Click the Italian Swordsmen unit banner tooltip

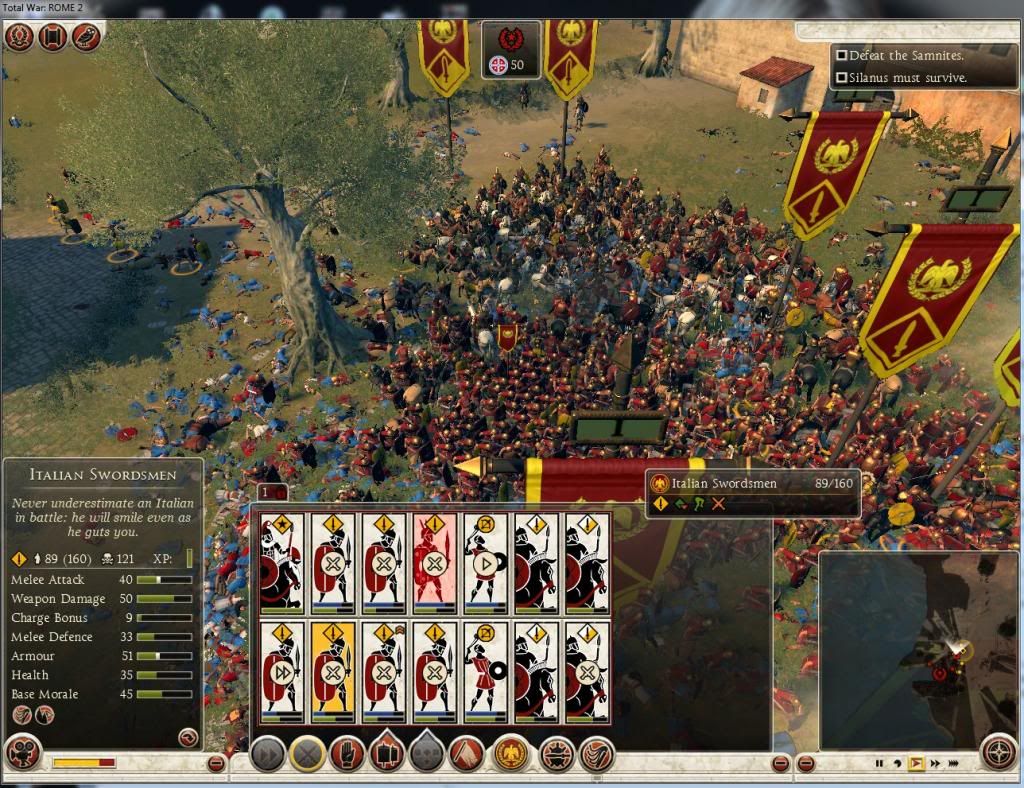[x=752, y=492]
